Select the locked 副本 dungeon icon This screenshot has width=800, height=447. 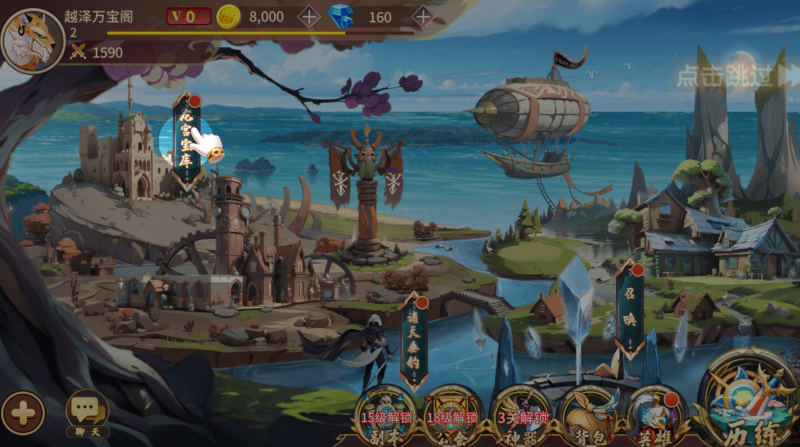pyautogui.click(x=387, y=413)
